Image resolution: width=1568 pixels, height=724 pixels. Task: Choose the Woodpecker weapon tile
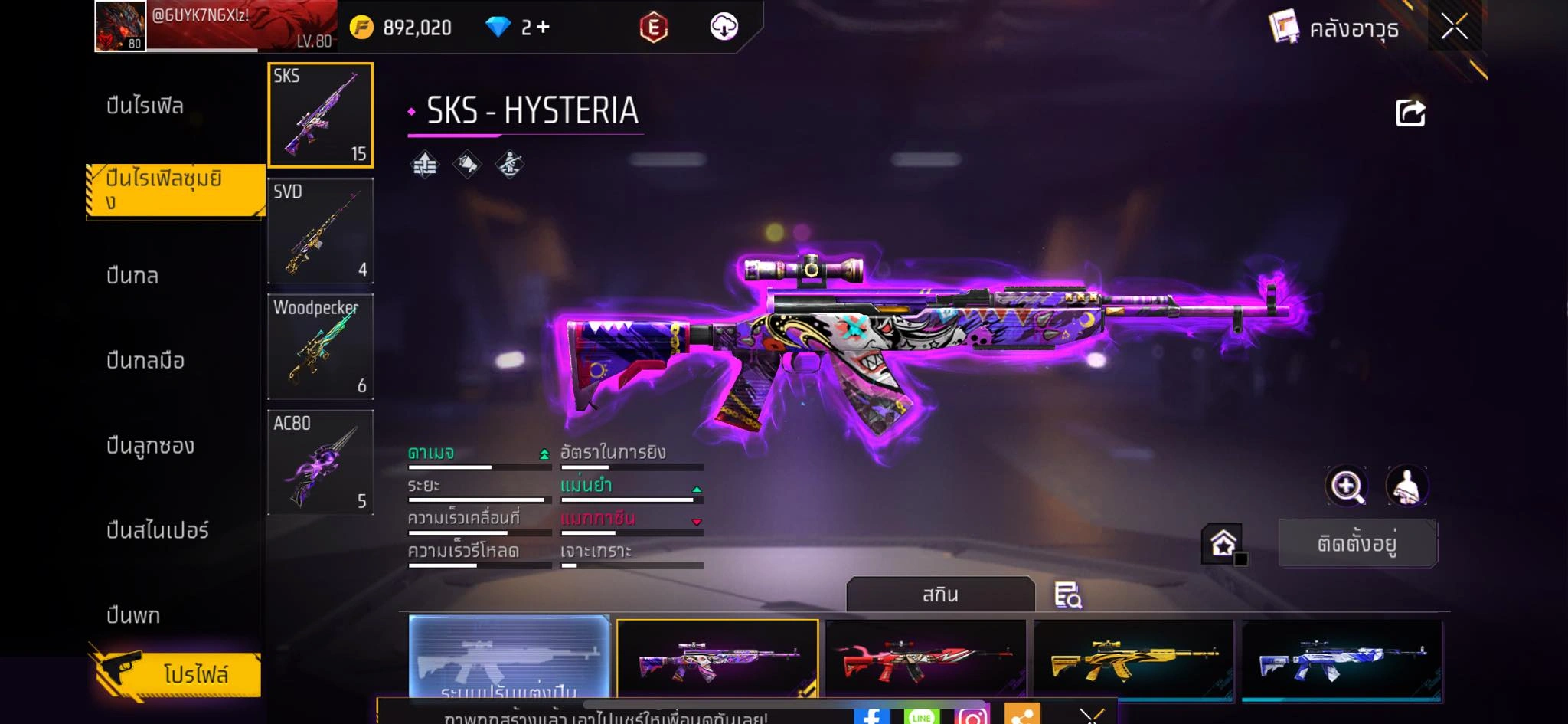point(321,346)
